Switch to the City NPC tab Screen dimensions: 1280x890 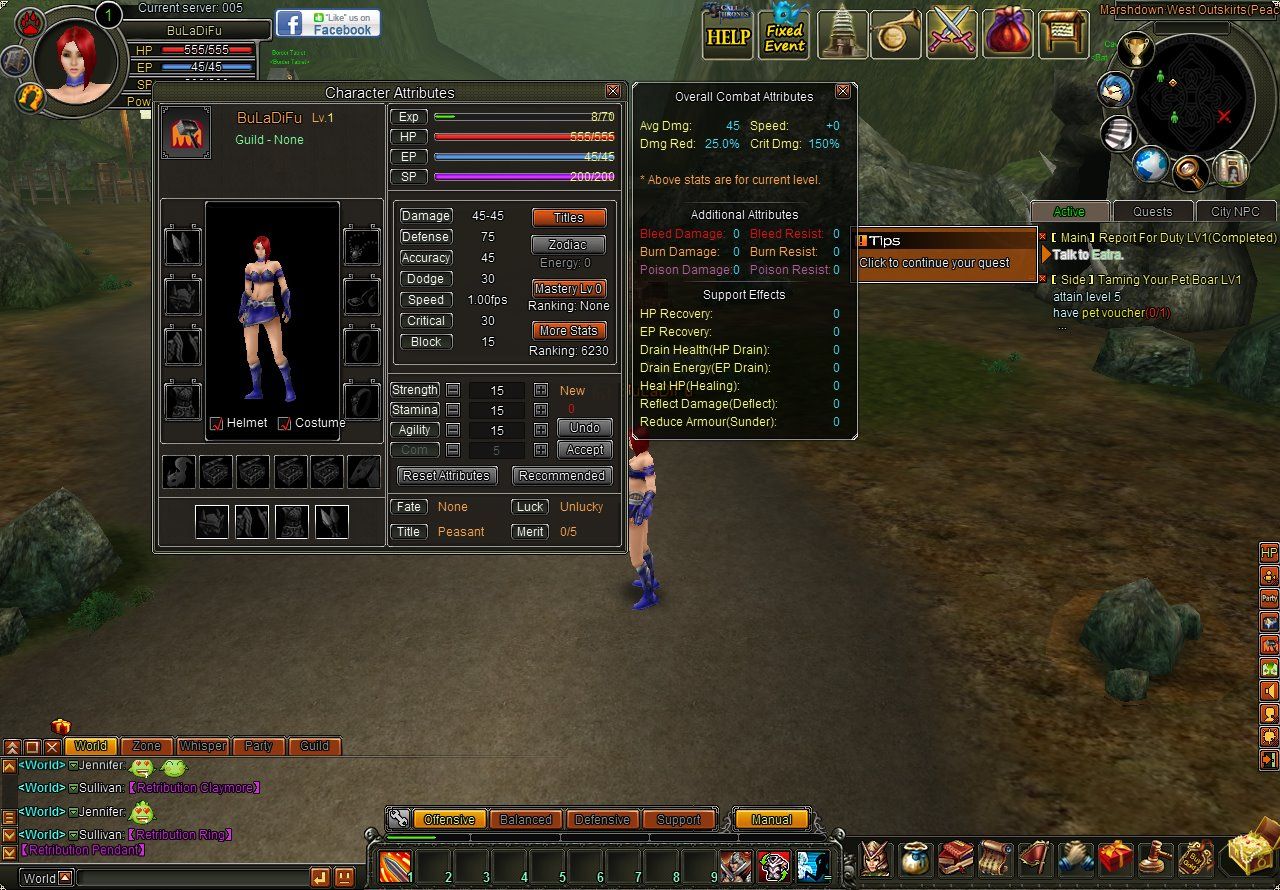pos(1235,212)
